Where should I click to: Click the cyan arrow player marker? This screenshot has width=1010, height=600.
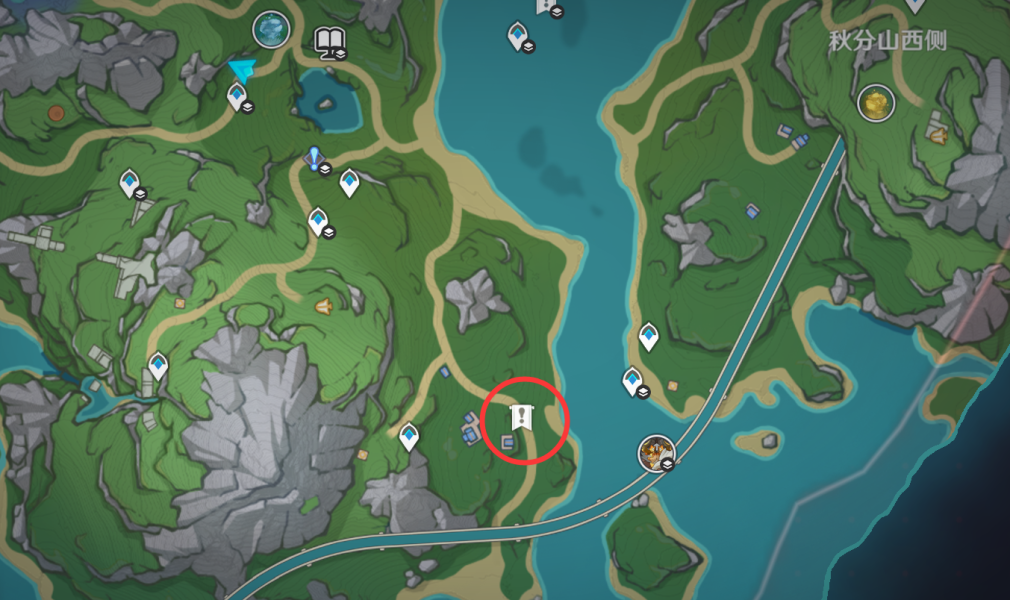point(241,69)
